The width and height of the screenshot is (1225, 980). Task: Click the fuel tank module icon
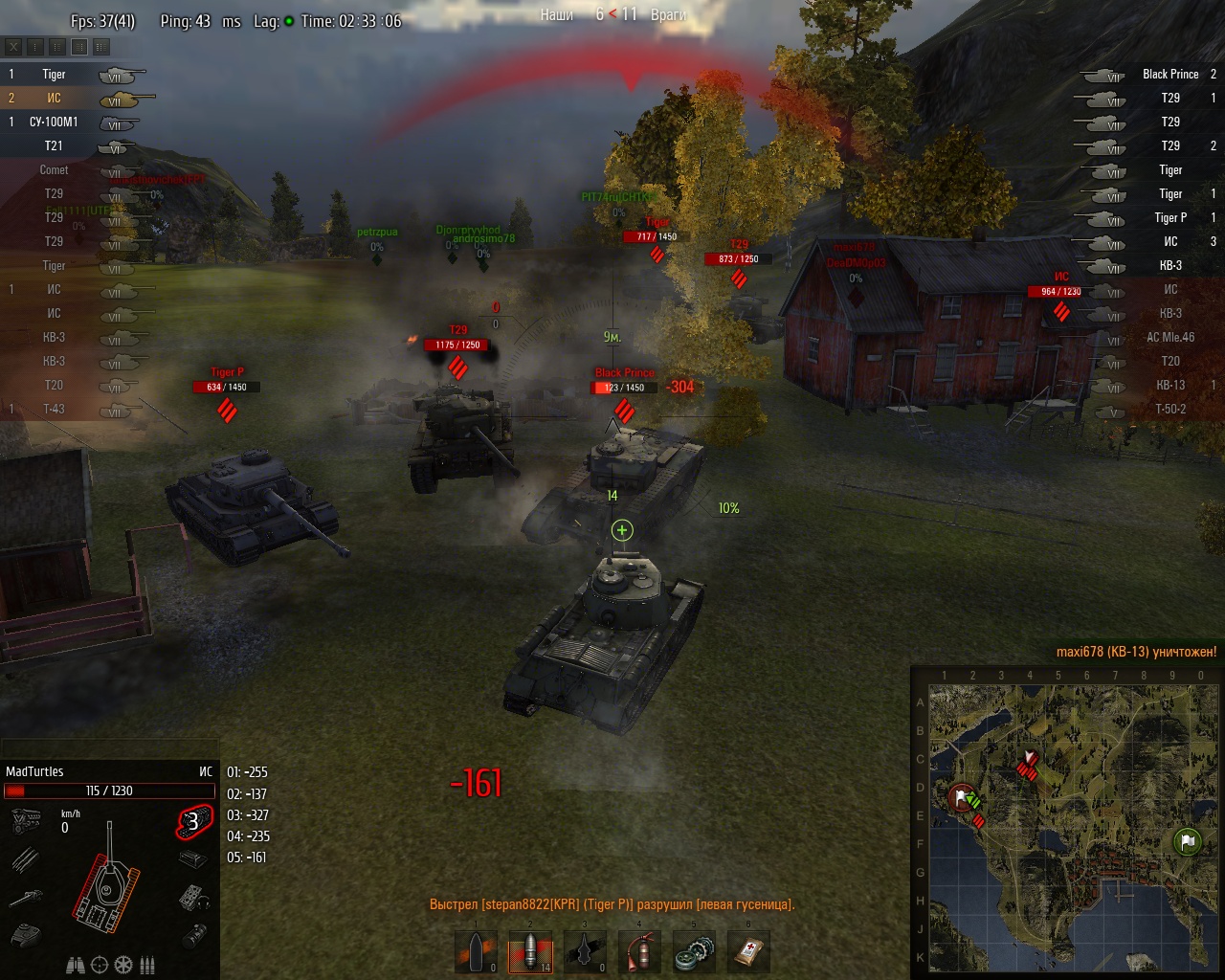coord(193,934)
